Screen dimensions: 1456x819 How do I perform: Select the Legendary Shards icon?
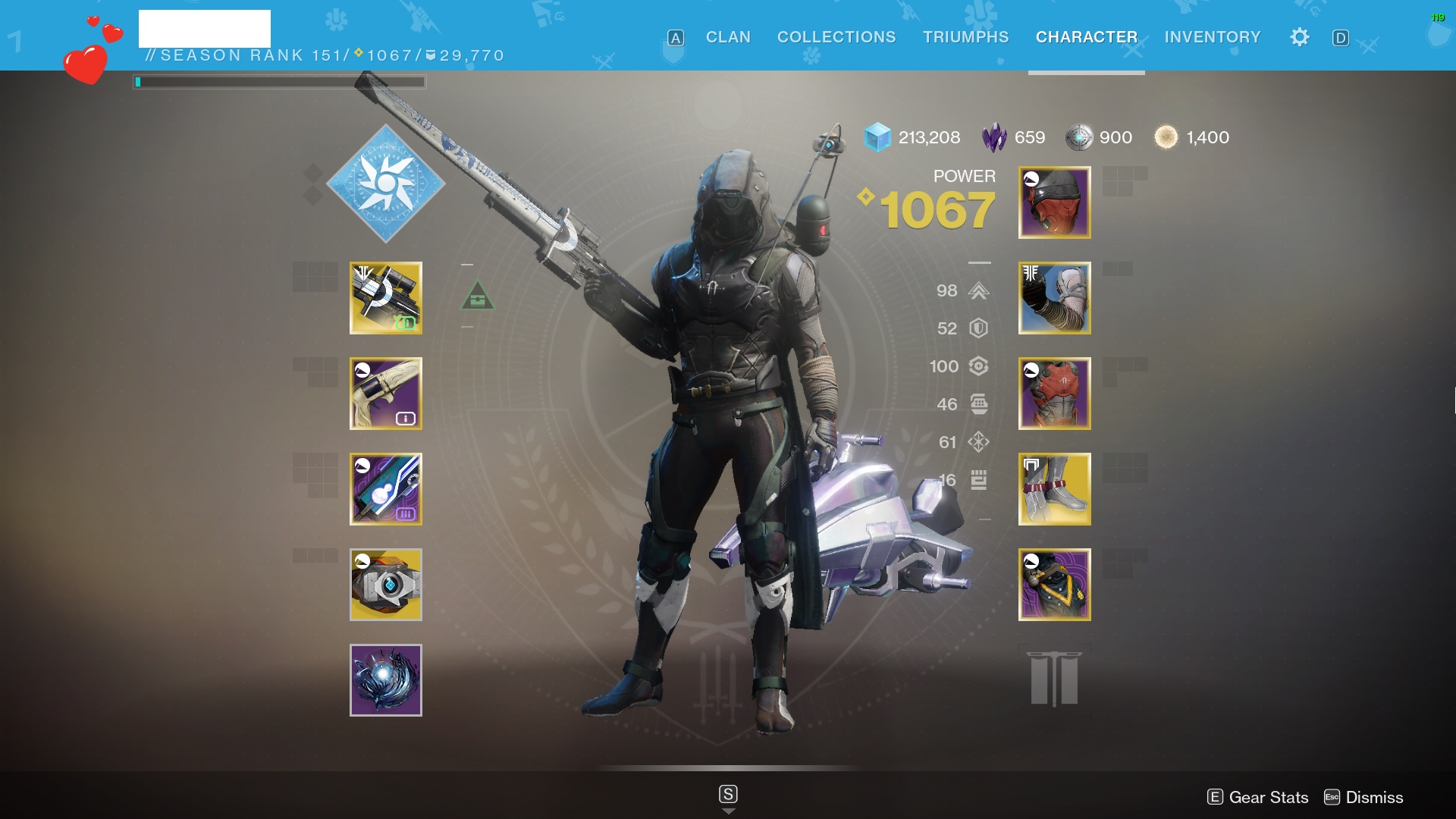(994, 137)
